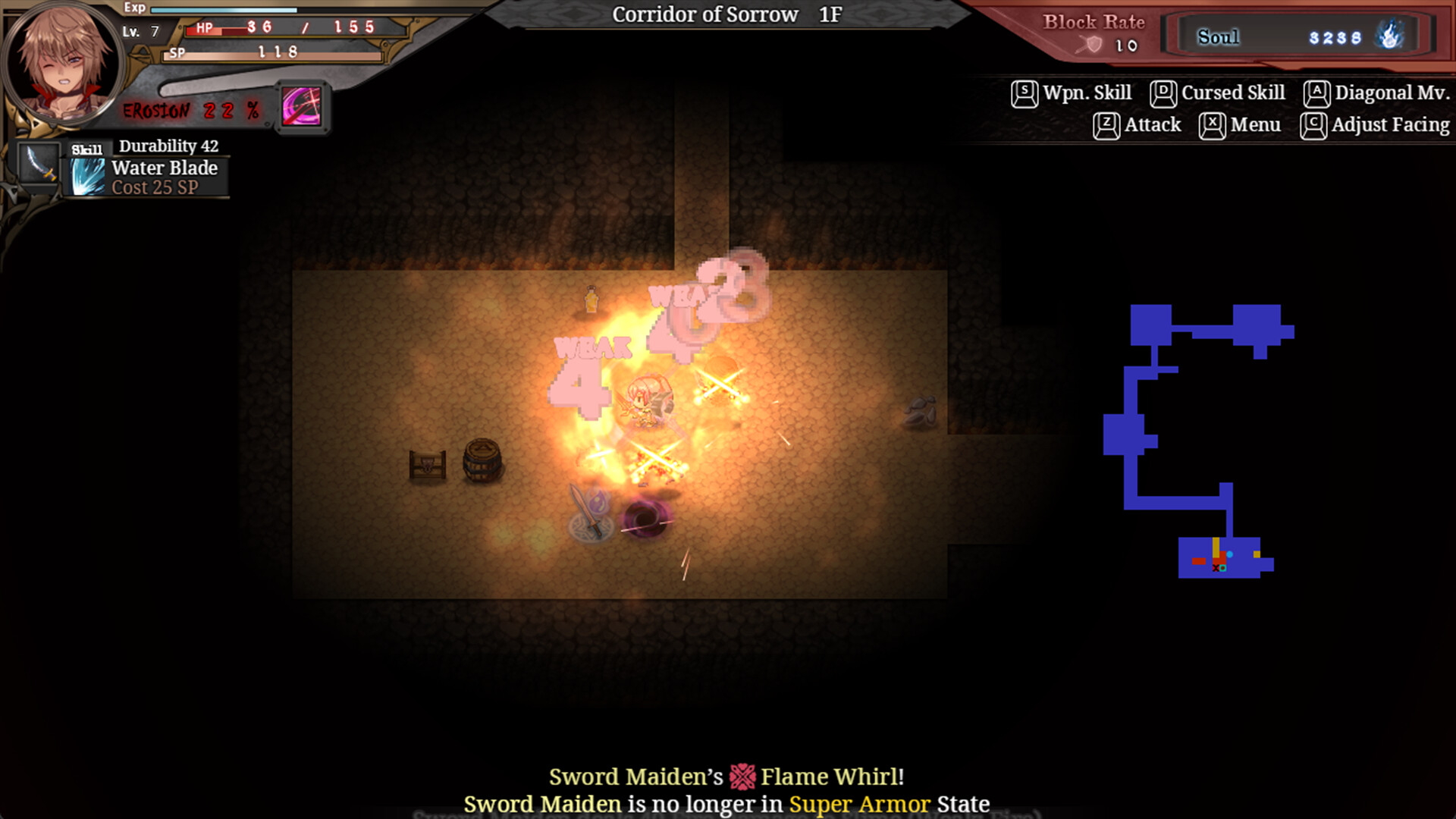Image resolution: width=1456 pixels, height=819 pixels.
Task: Select the Water Blade skill icon
Action: pos(86,177)
